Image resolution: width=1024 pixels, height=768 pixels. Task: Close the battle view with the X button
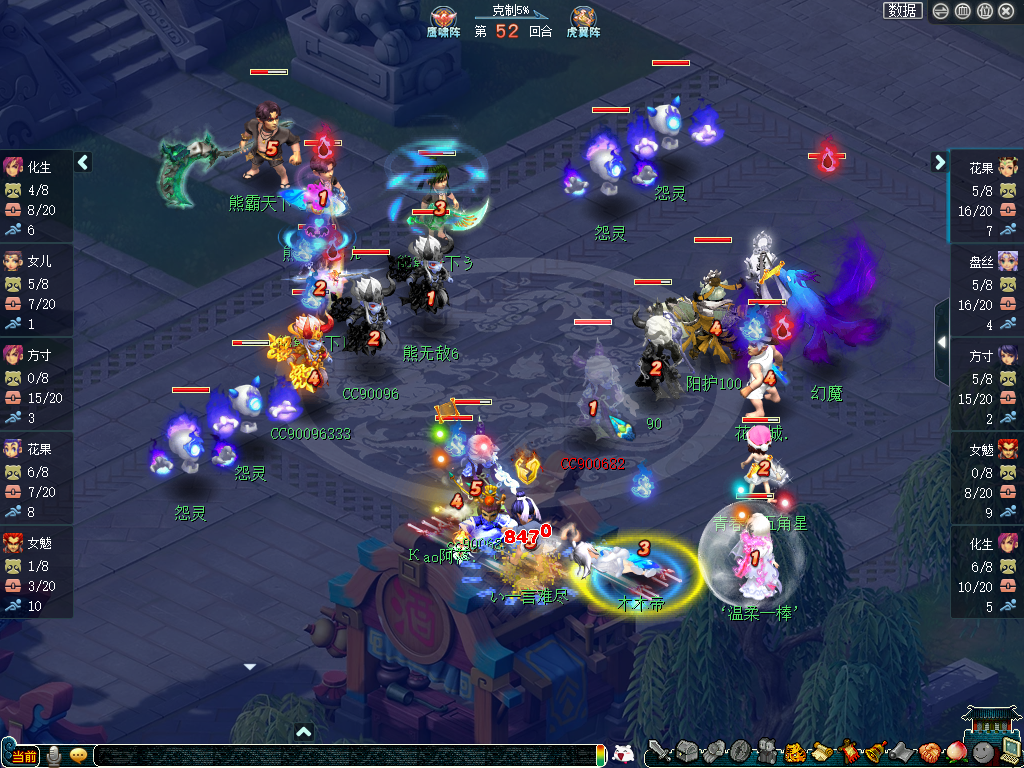point(1006,11)
